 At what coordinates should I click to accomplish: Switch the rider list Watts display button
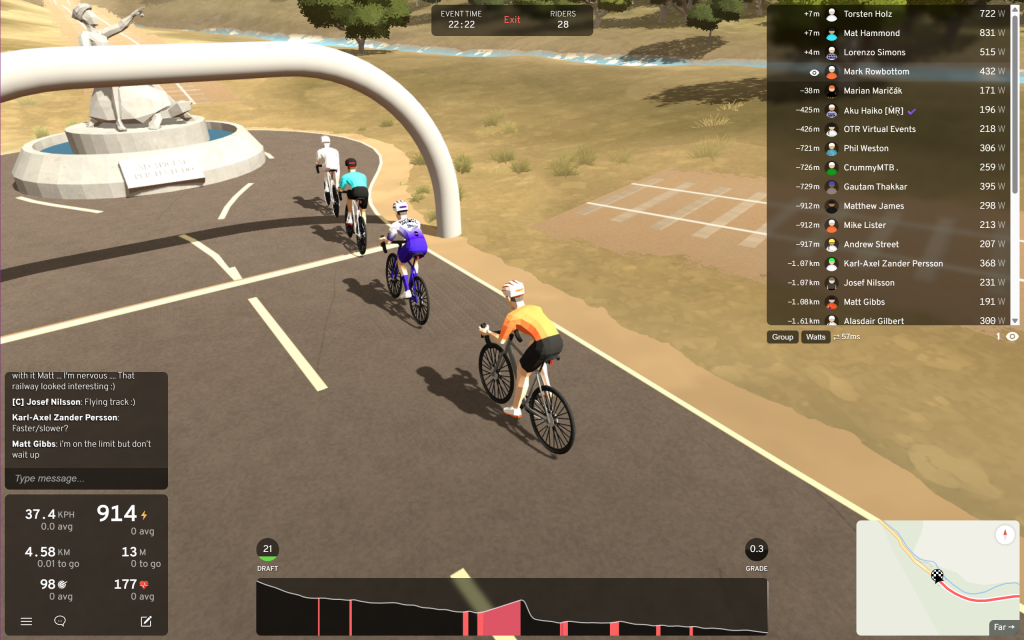[x=816, y=337]
